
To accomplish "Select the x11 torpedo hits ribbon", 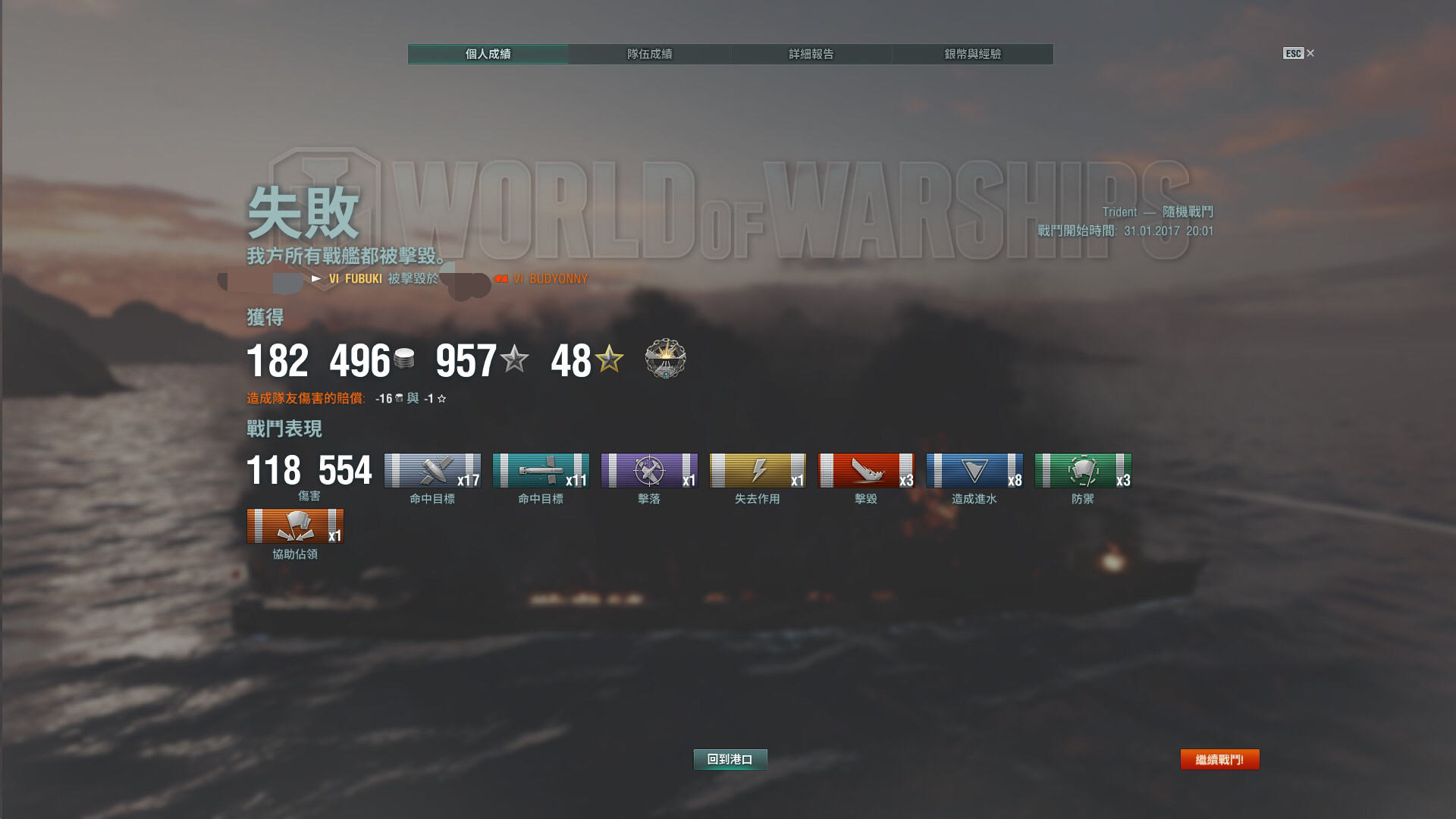I will [541, 470].
